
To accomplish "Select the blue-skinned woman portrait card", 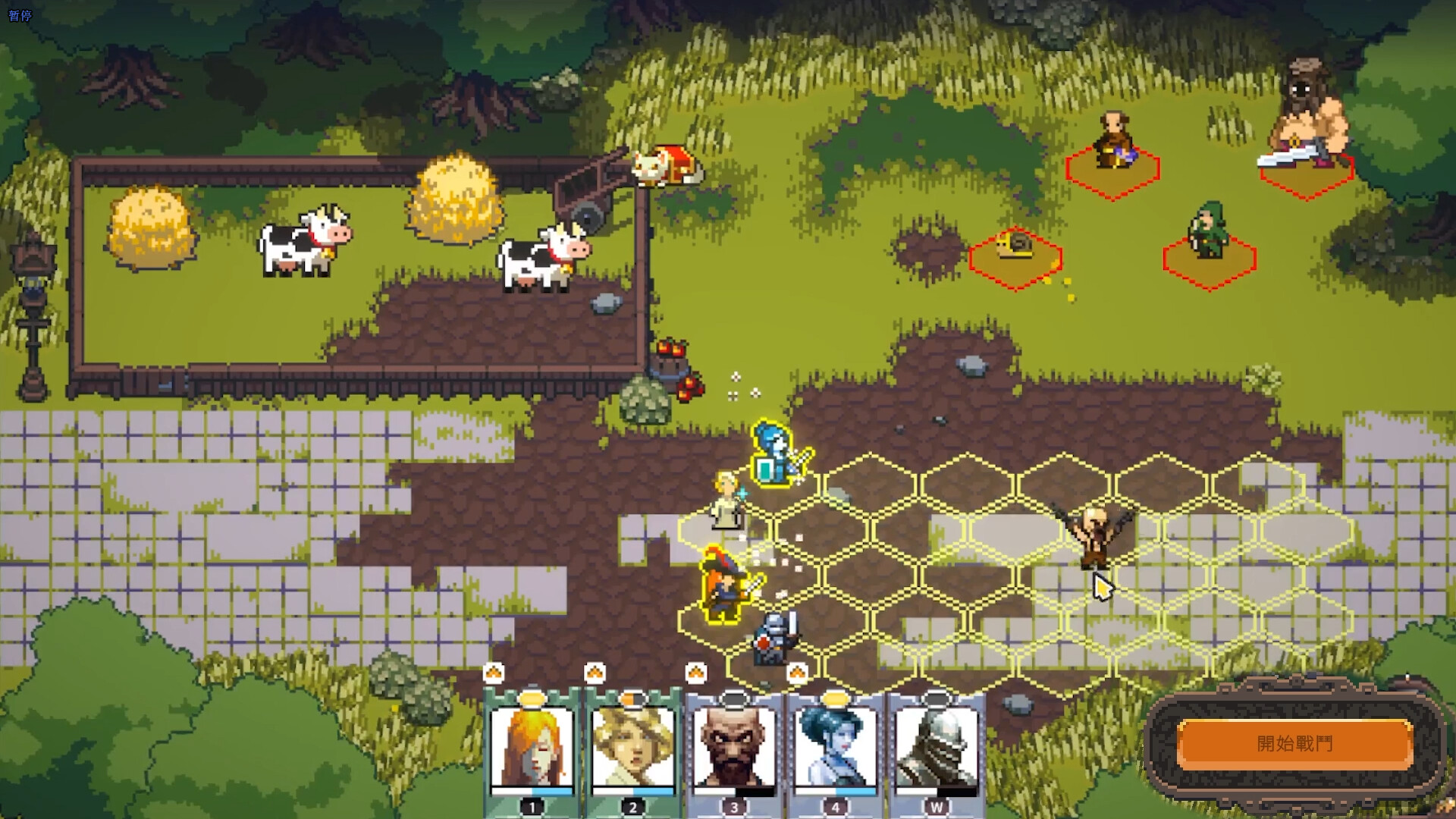I will click(835, 748).
